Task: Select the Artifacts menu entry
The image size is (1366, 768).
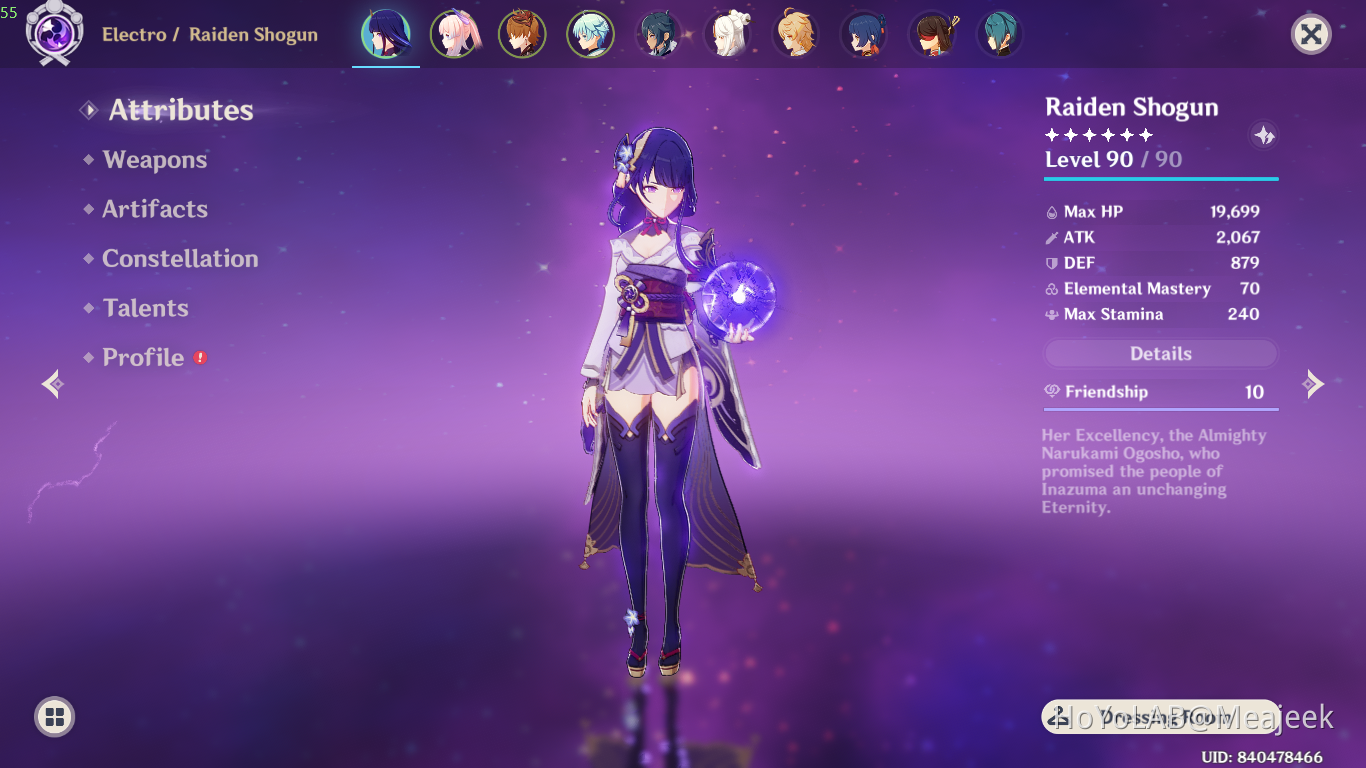Action: pos(155,209)
